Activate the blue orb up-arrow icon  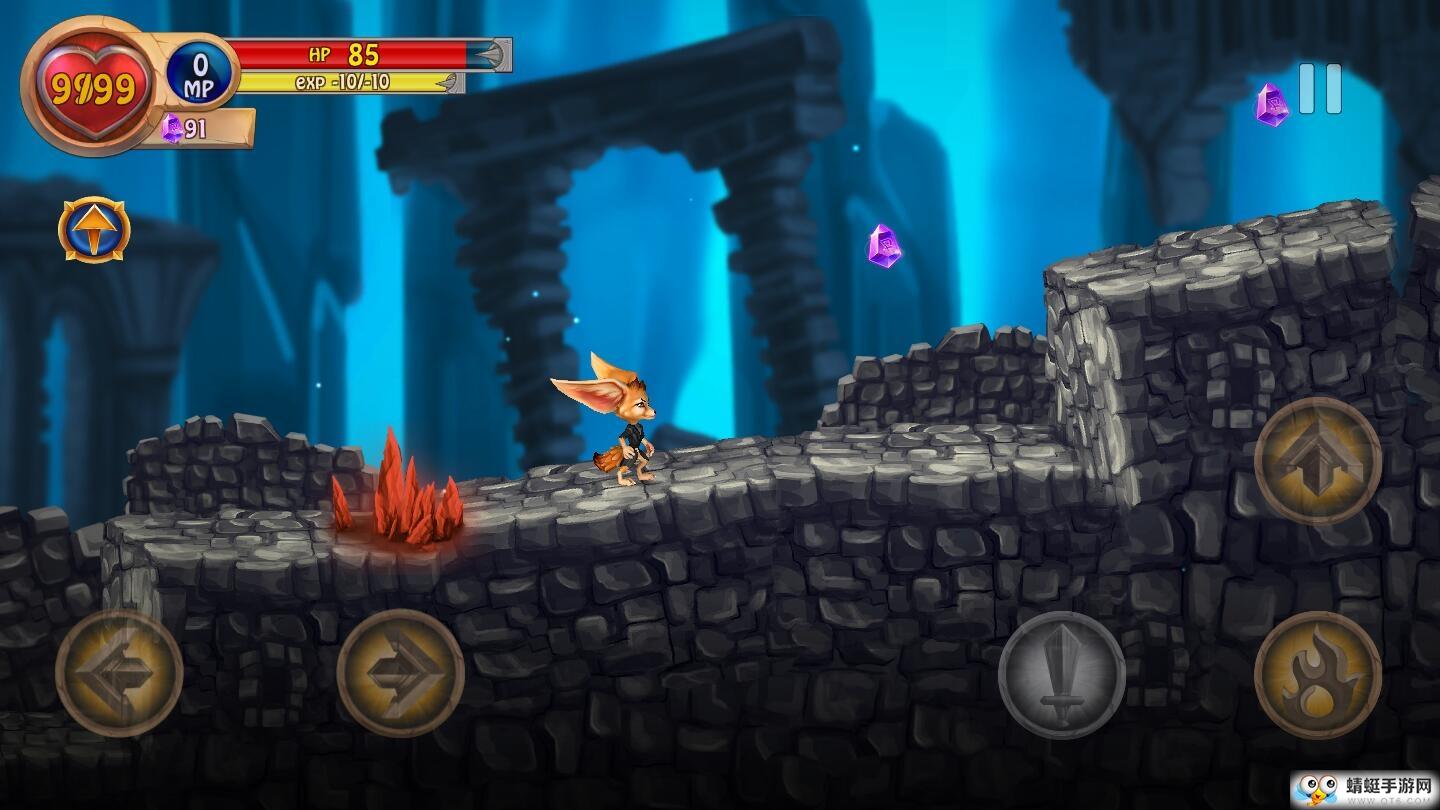point(94,230)
